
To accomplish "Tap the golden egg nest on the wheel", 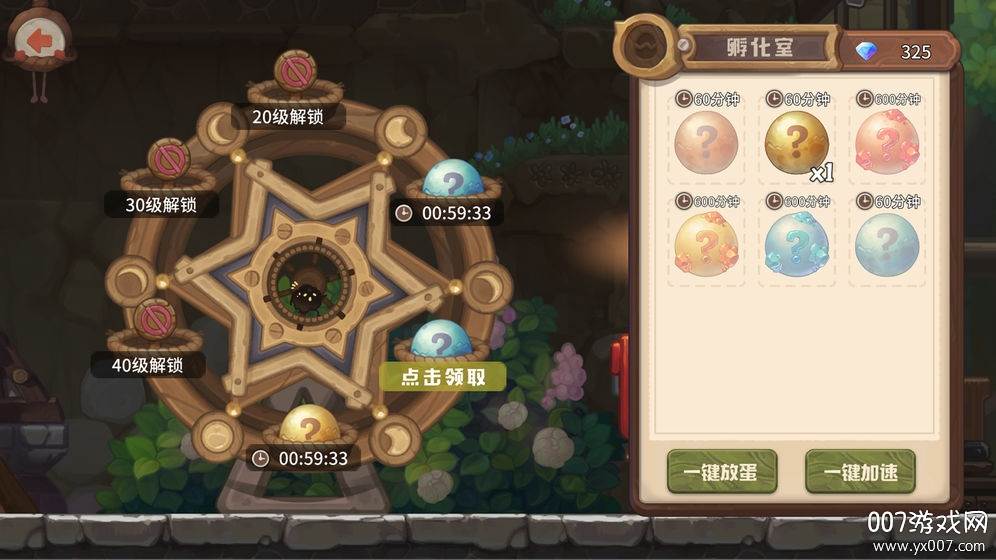I will (304, 427).
